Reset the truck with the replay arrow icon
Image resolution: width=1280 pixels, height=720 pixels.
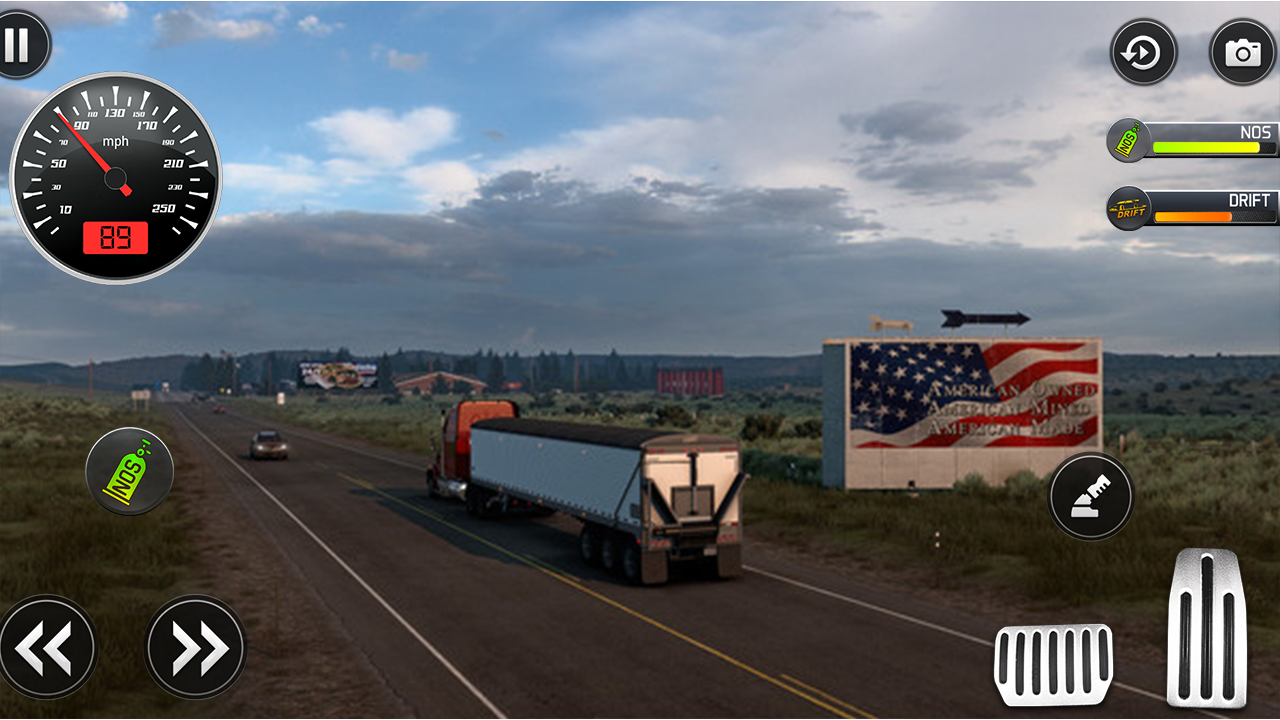point(1144,52)
